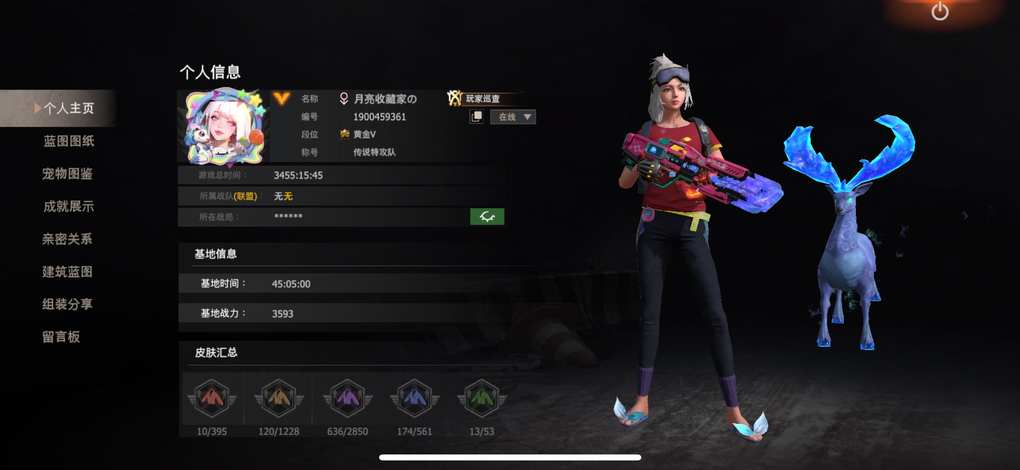
Task: Toggle the green eye visibility button
Action: (x=487, y=216)
